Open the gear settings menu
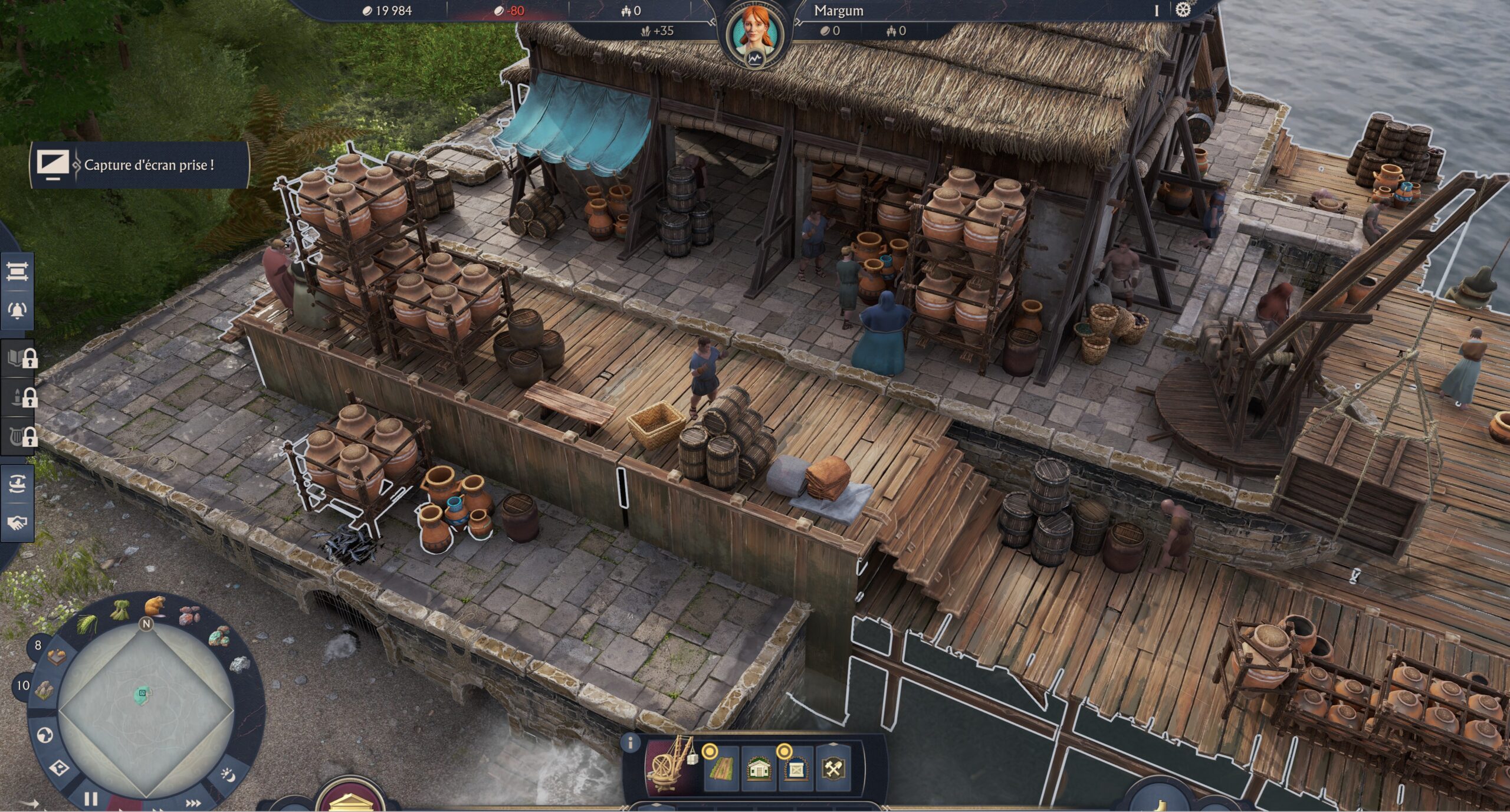 pos(1183,10)
